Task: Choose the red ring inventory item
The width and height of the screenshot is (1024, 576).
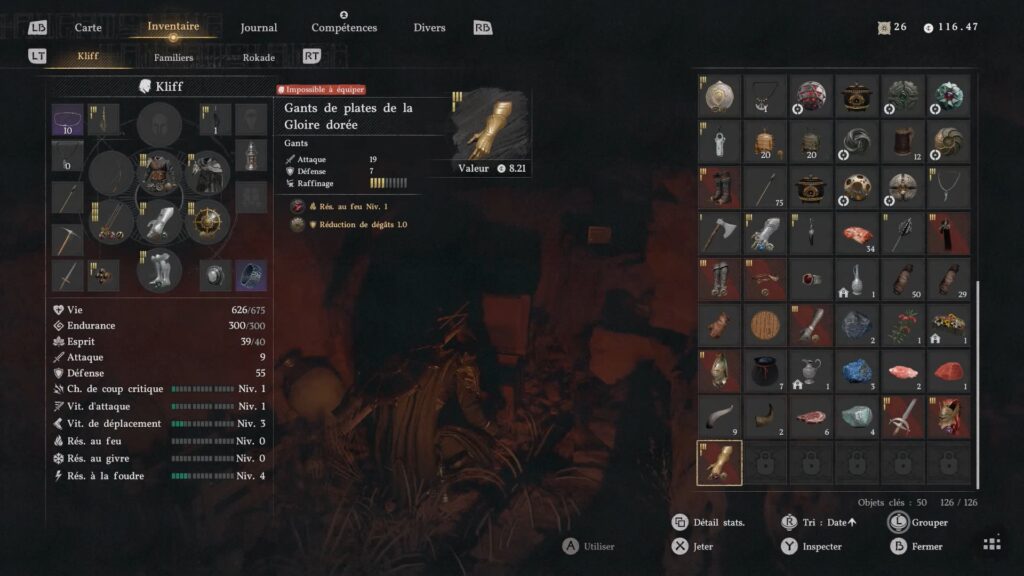Action: [811, 279]
